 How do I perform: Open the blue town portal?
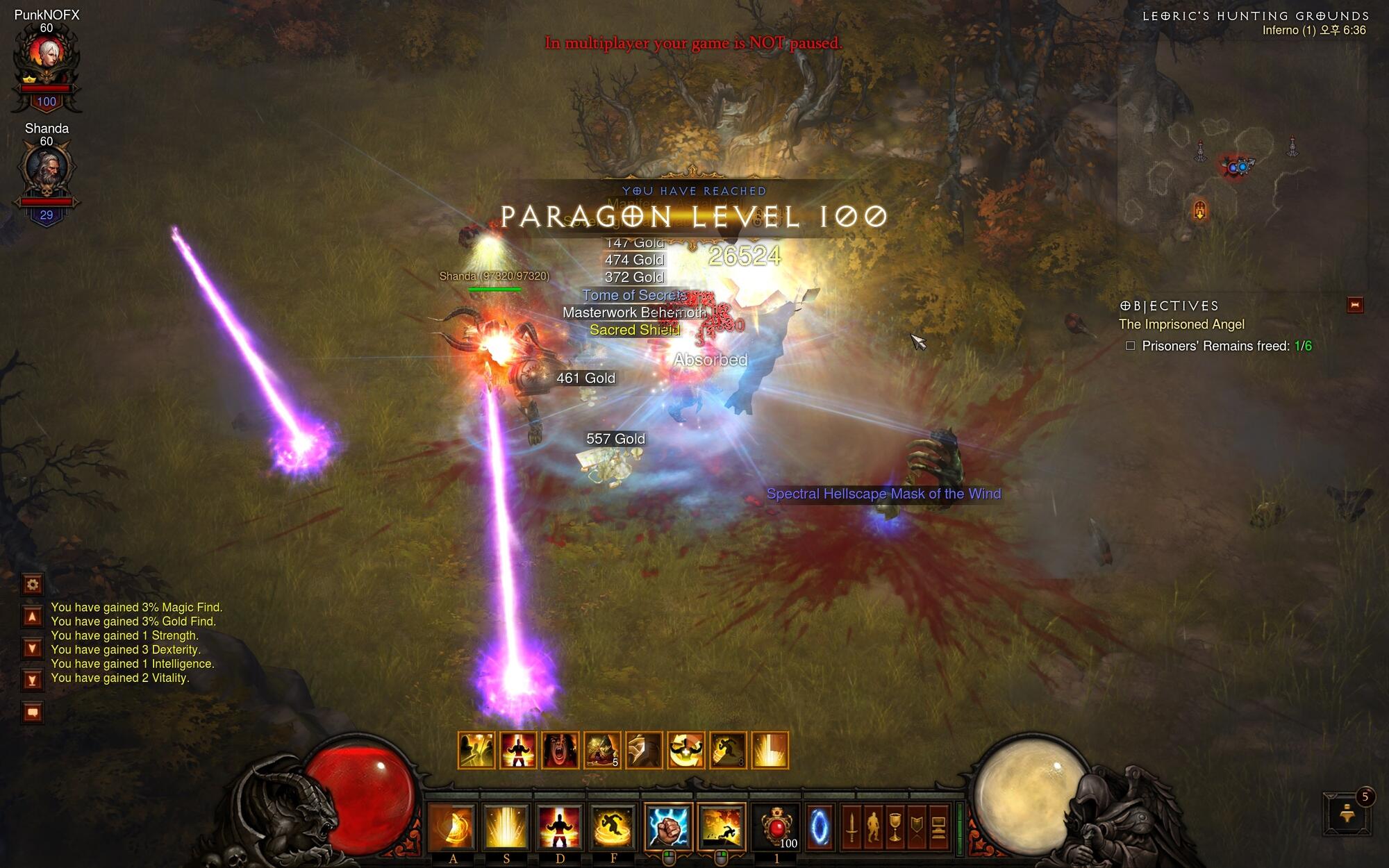click(820, 827)
